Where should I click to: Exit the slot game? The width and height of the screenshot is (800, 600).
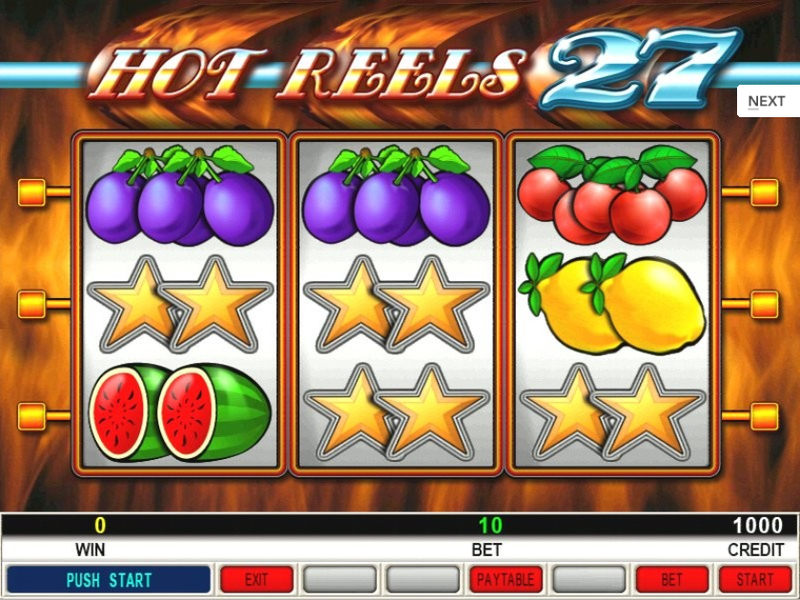[x=257, y=579]
